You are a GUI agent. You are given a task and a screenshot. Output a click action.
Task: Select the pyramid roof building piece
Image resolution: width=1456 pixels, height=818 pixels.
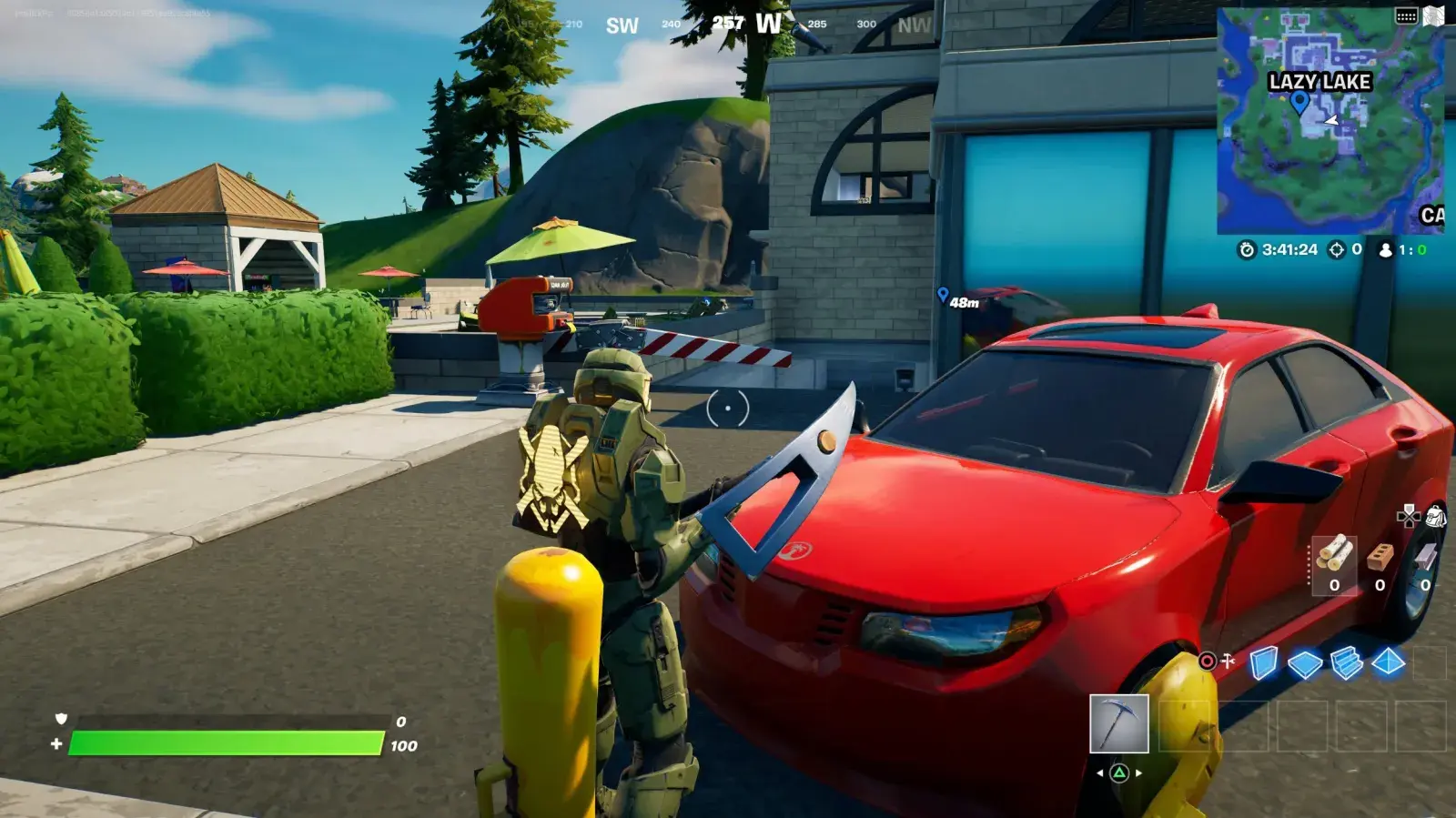pos(1388,663)
